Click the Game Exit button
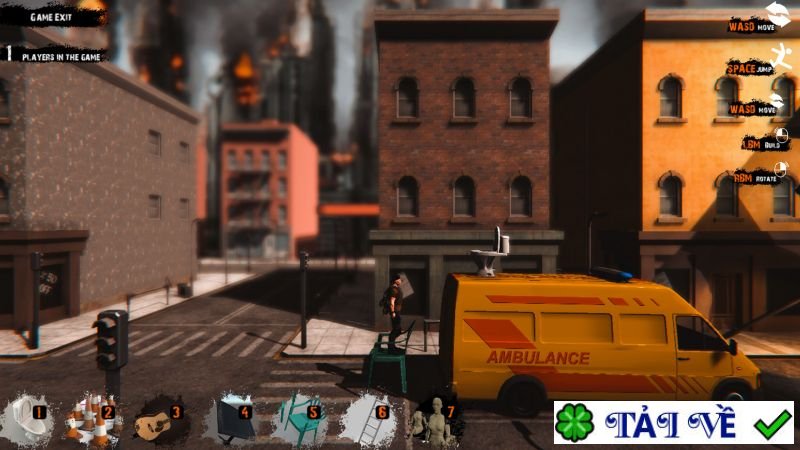This screenshot has width=800, height=450. tap(54, 18)
